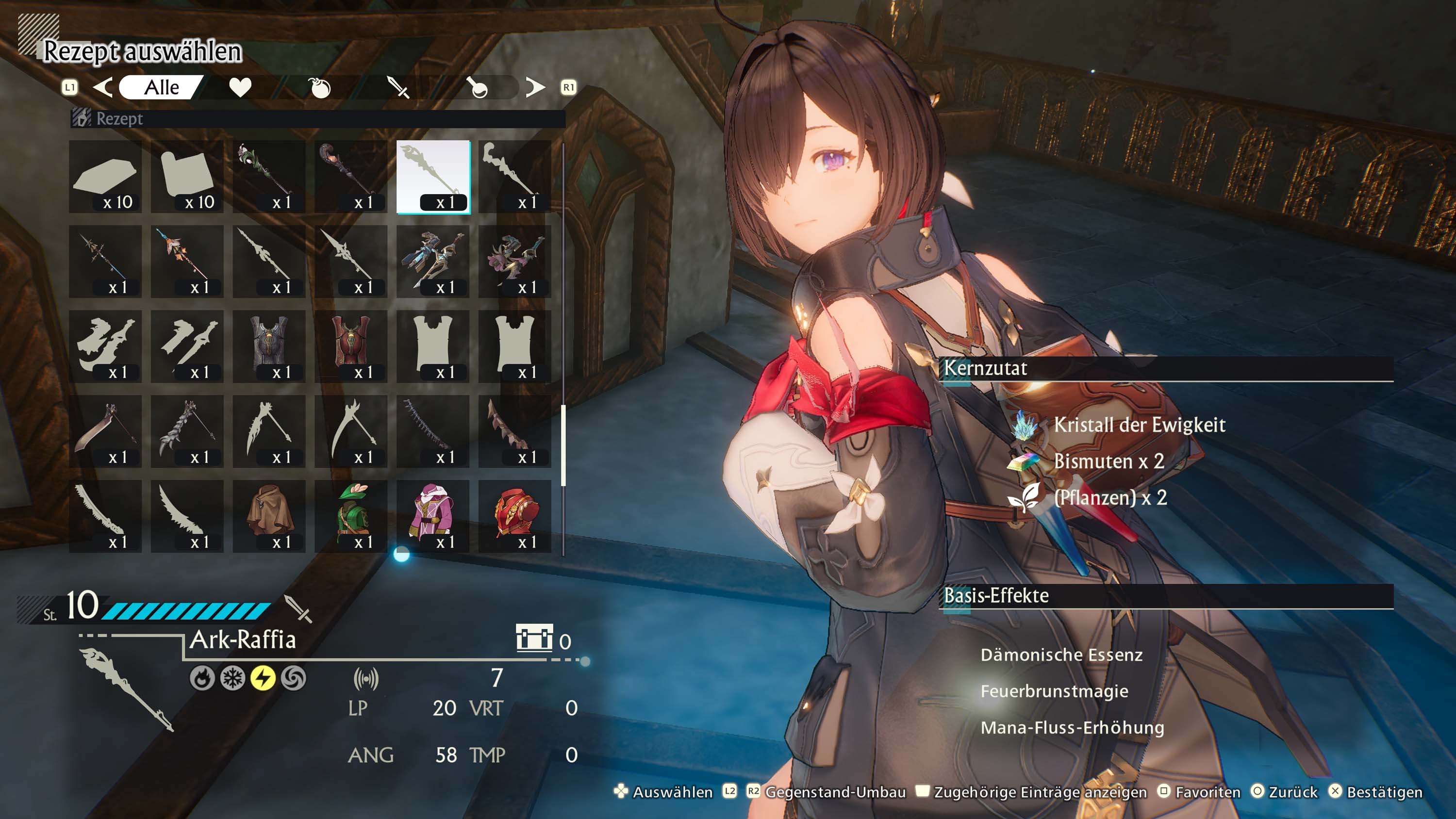Choose the gray ingot recipe x10
This screenshot has height=819, width=1456.
[105, 177]
